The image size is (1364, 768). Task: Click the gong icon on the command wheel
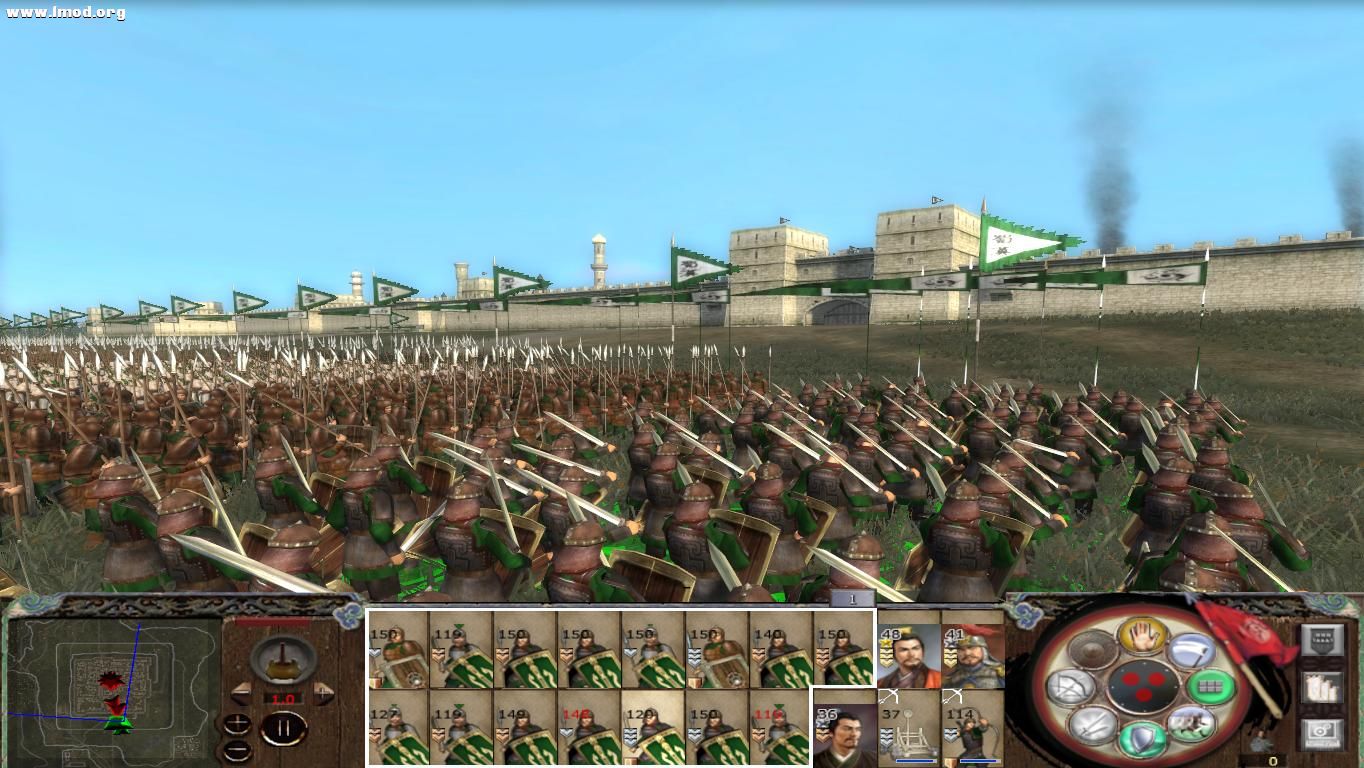[1091, 650]
